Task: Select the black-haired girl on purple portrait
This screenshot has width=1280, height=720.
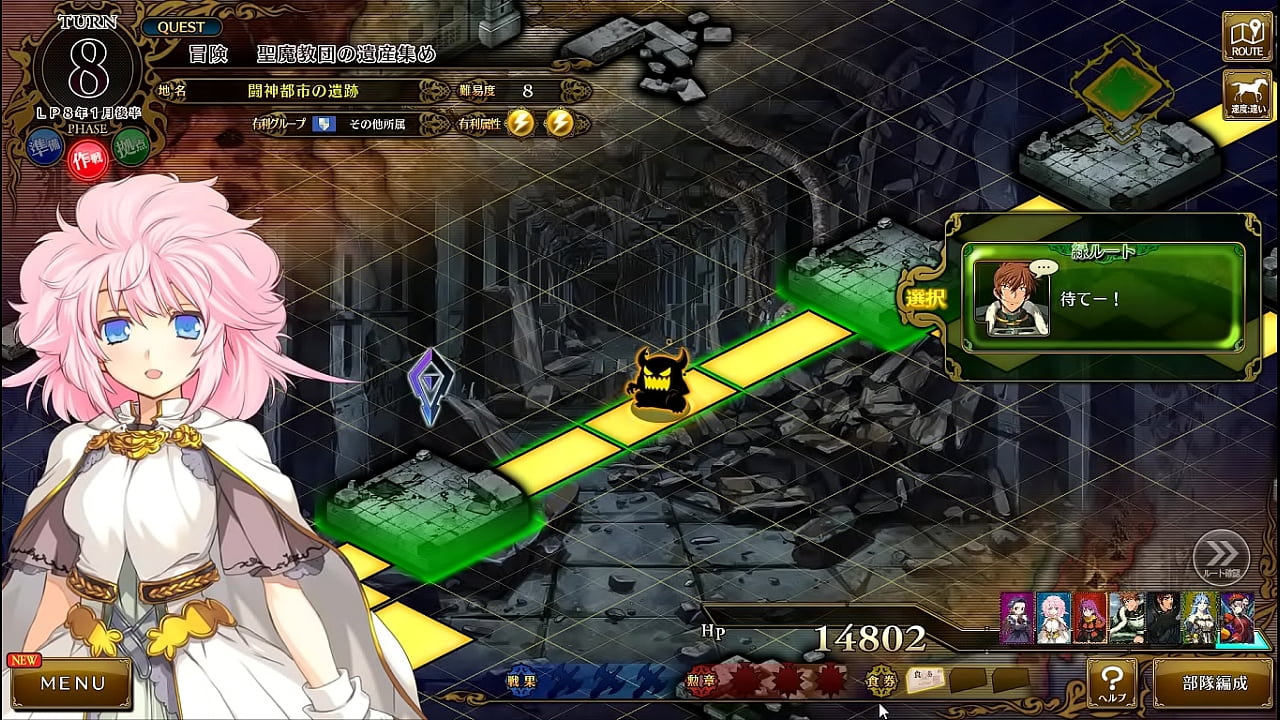Action: pos(1016,618)
